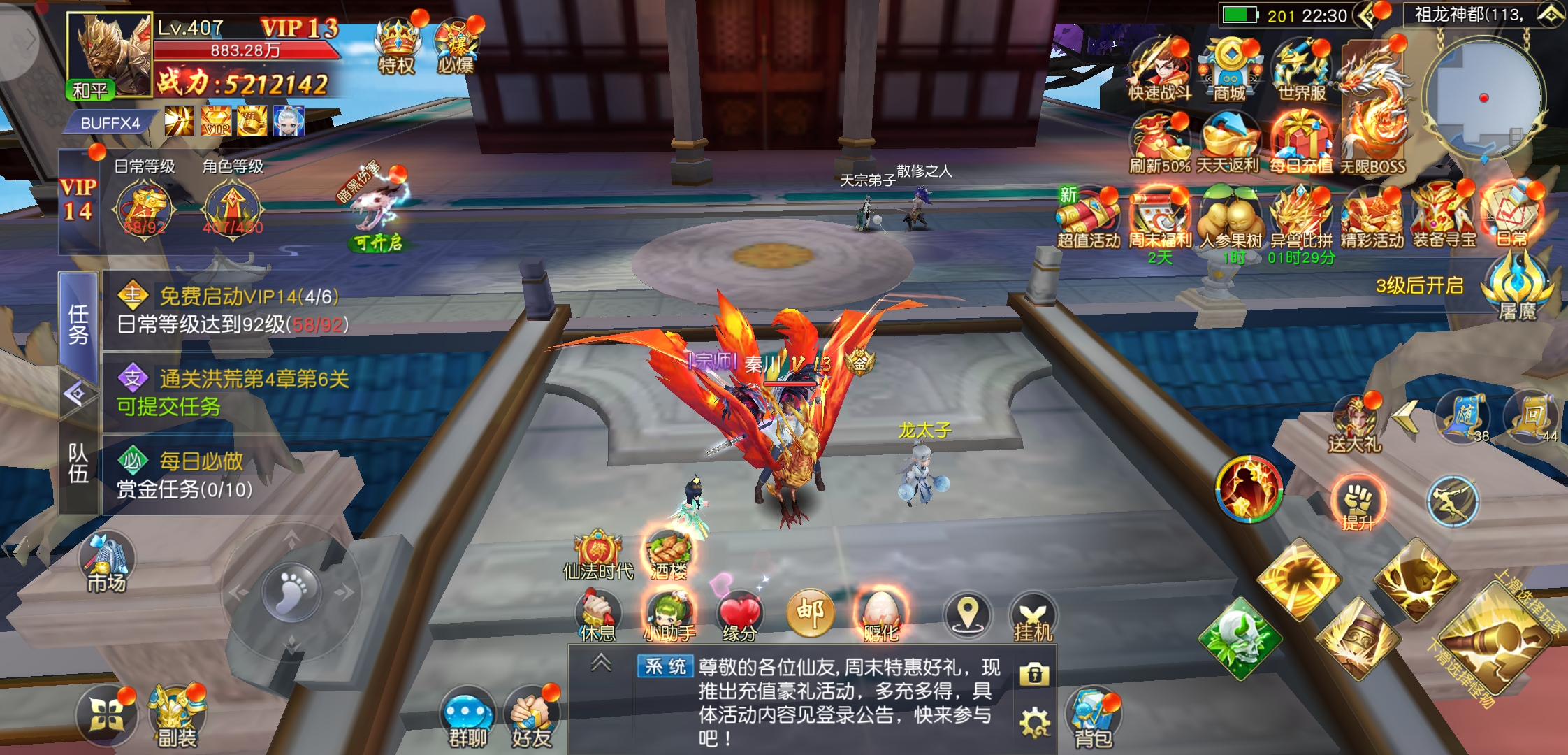Screen dimensions: 1568x755
Task: Open the 商城 shop
Action: [x=1229, y=68]
